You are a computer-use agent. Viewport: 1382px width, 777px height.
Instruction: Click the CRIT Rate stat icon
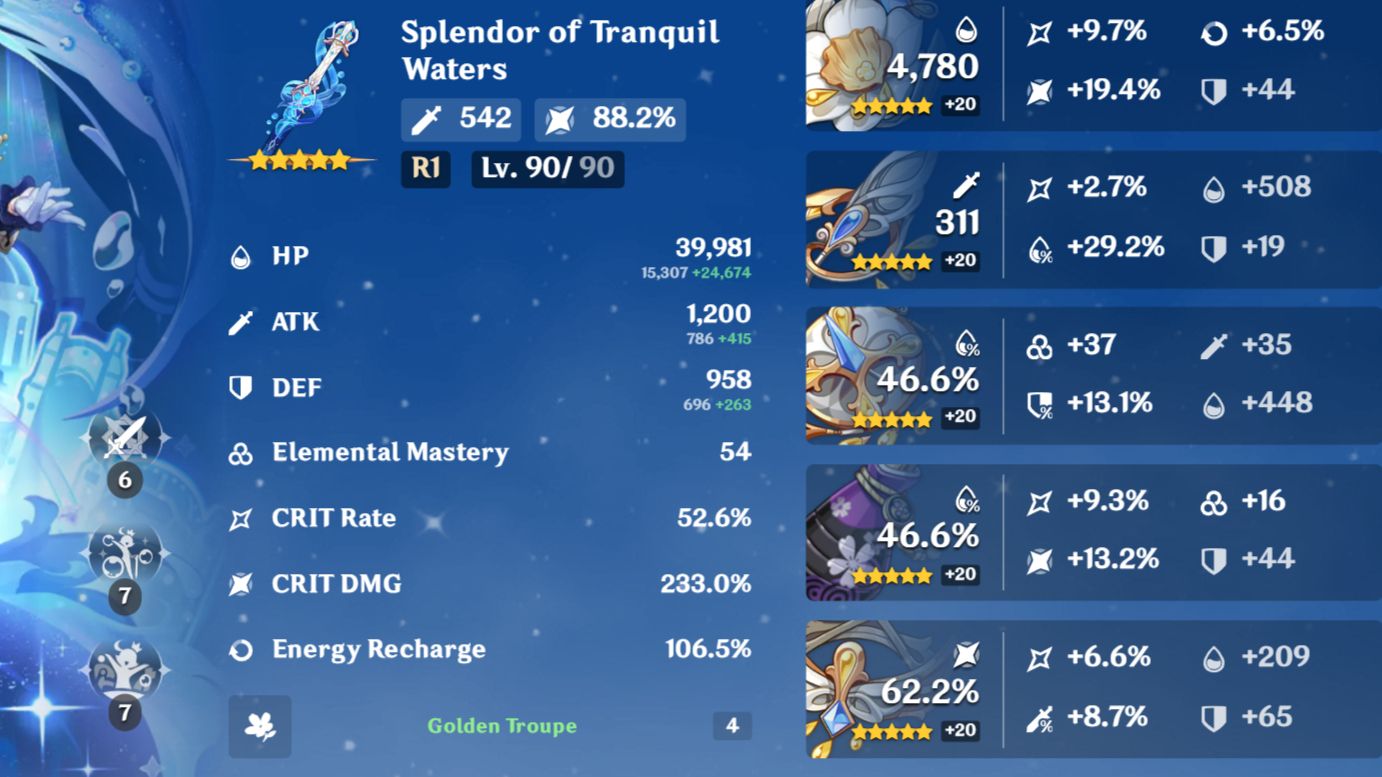[242, 518]
